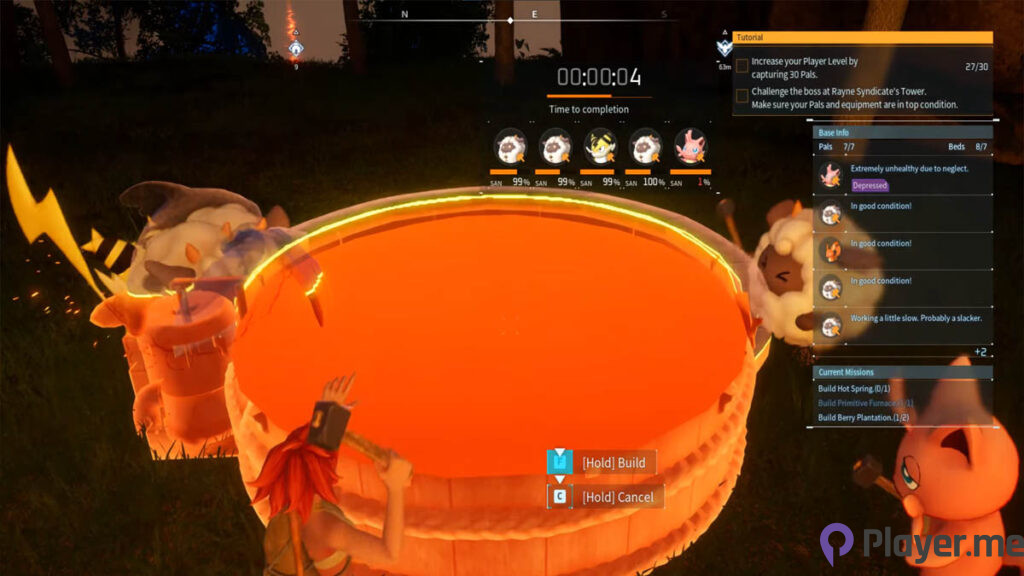Click the compass bar at the top

click(511, 17)
